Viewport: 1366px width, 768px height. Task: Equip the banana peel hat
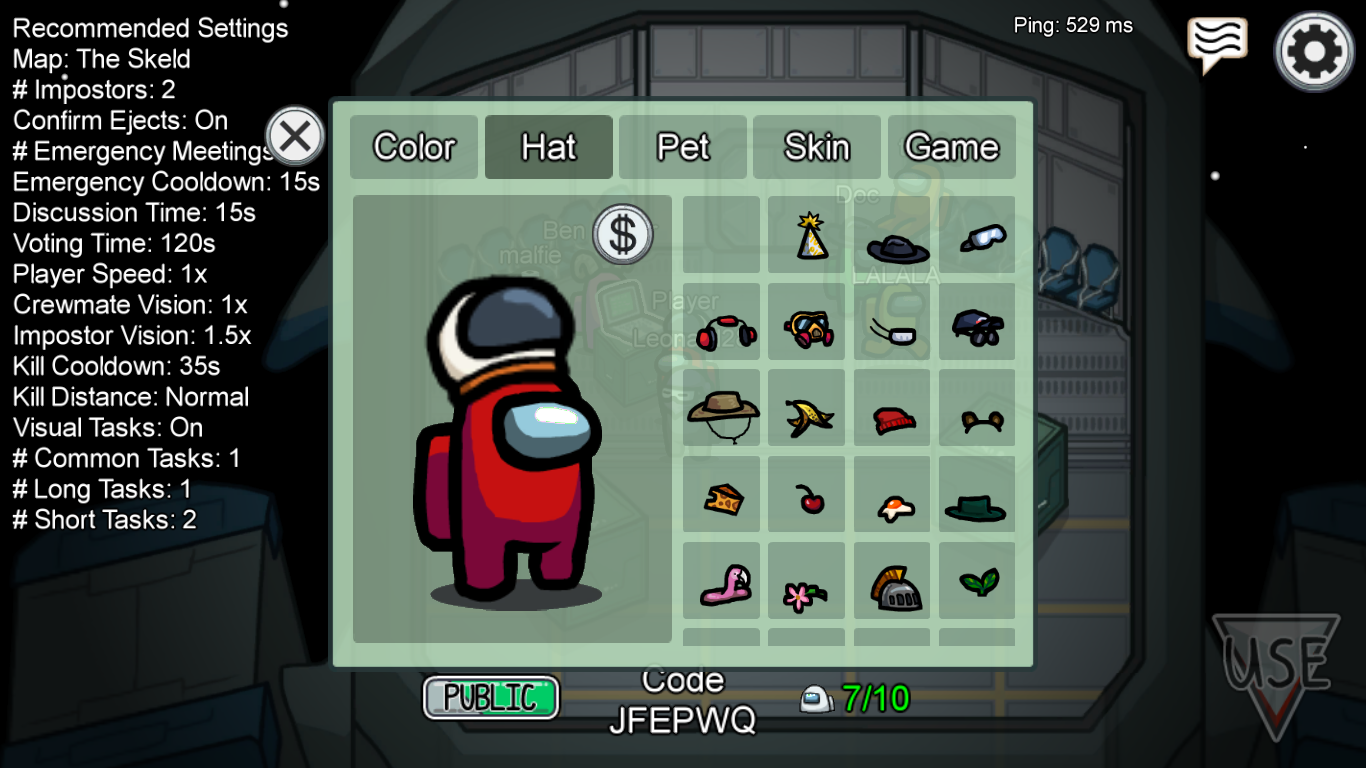pyautogui.click(x=807, y=409)
